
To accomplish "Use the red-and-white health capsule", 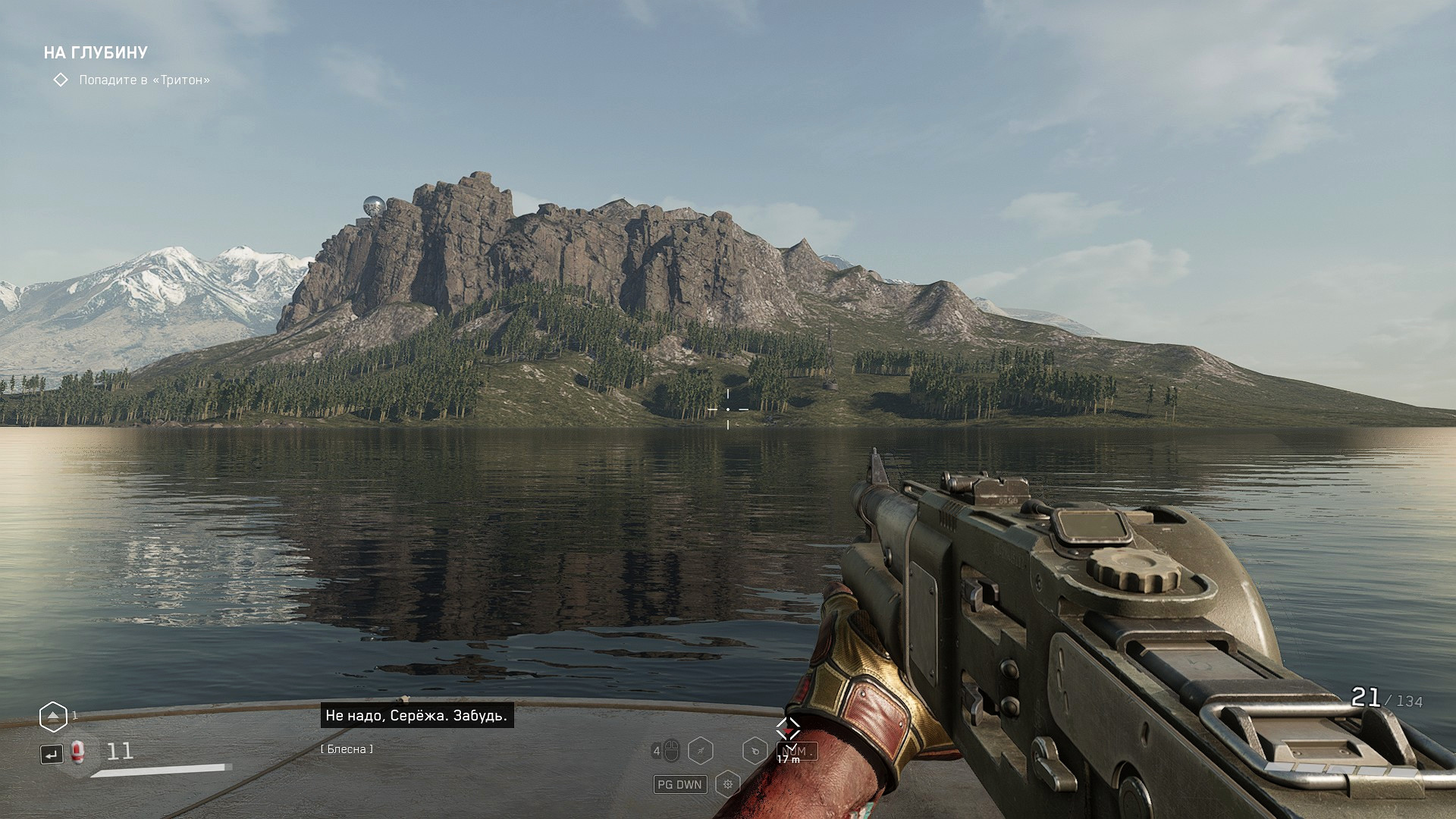I will point(77,752).
